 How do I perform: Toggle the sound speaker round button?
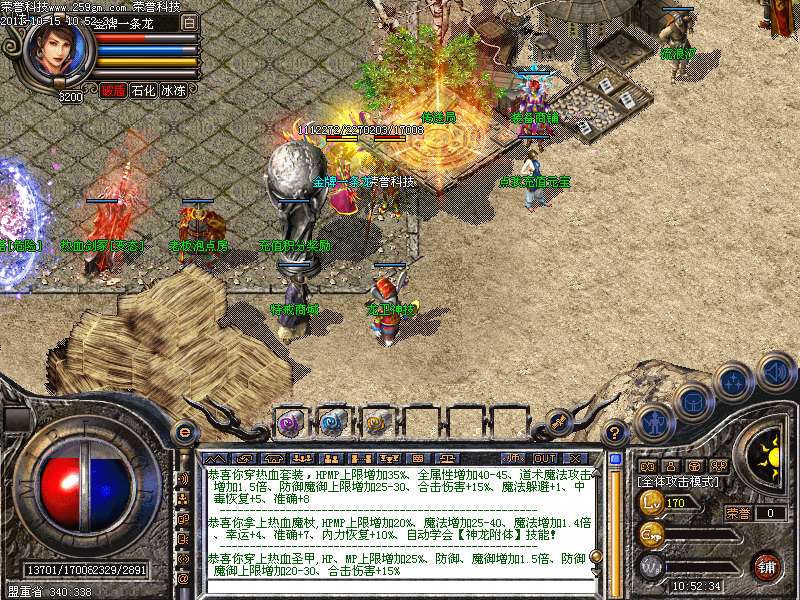(x=776, y=371)
